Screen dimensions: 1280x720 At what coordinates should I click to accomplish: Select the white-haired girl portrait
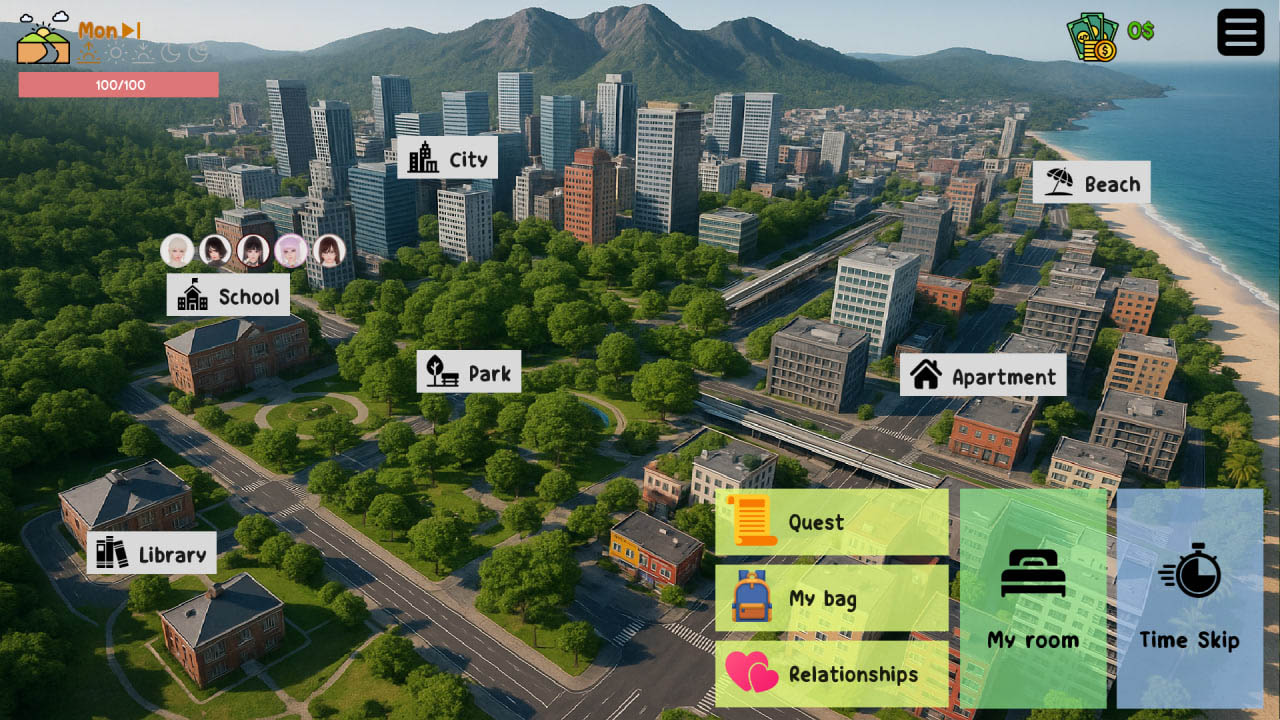click(177, 250)
